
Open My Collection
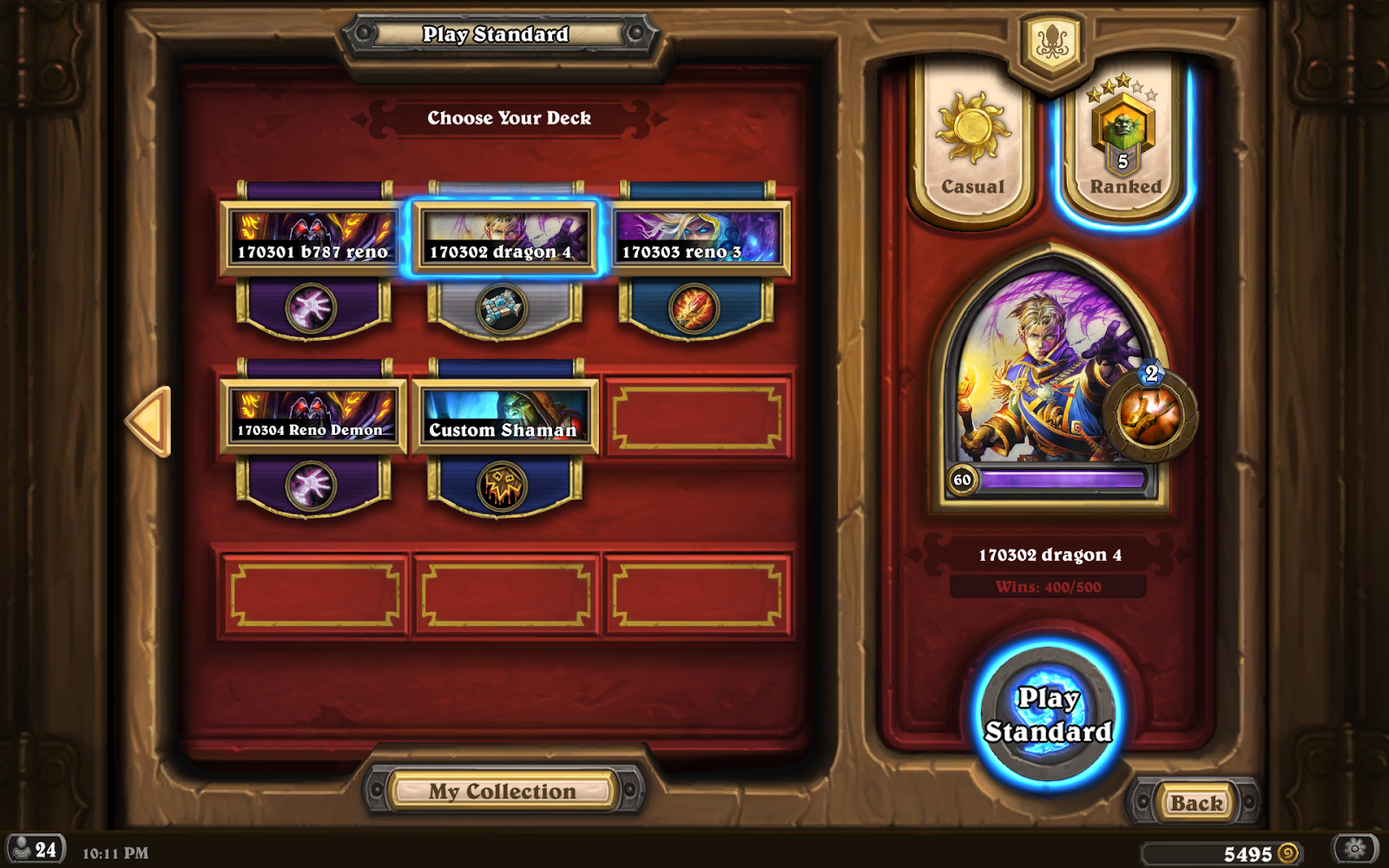[x=504, y=790]
